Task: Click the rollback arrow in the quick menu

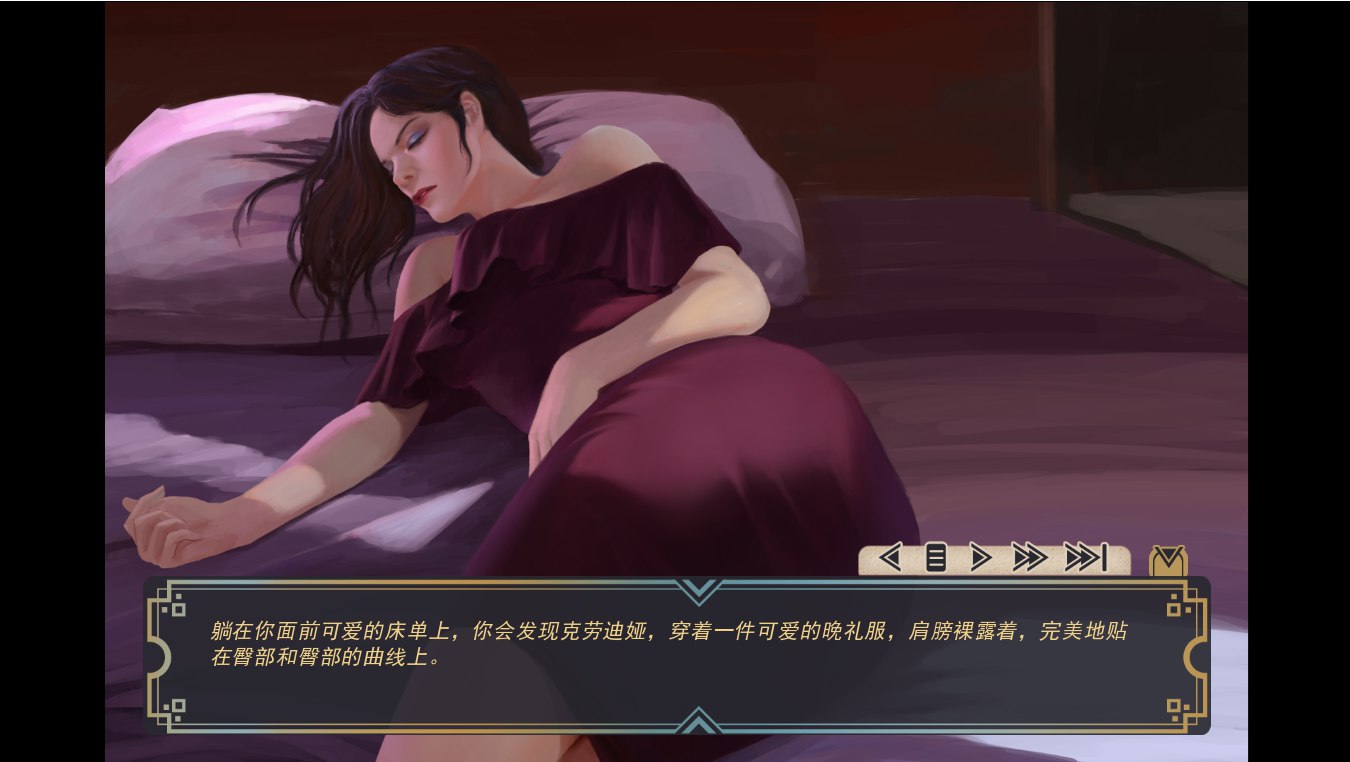Action: point(888,558)
